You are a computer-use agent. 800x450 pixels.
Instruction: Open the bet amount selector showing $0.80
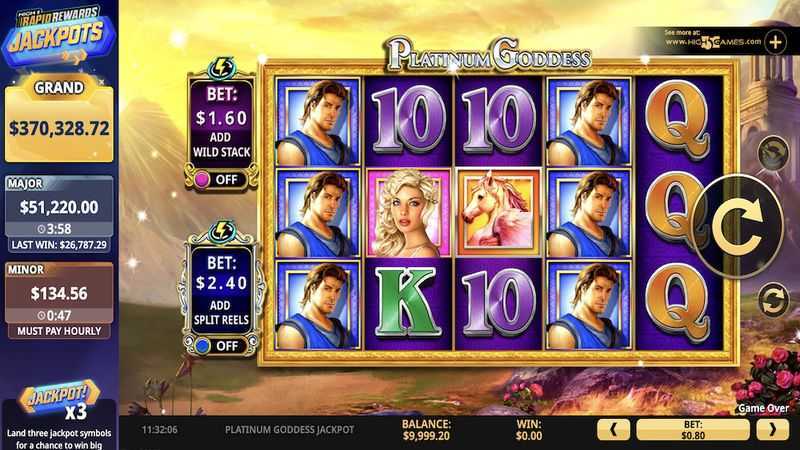coord(692,430)
